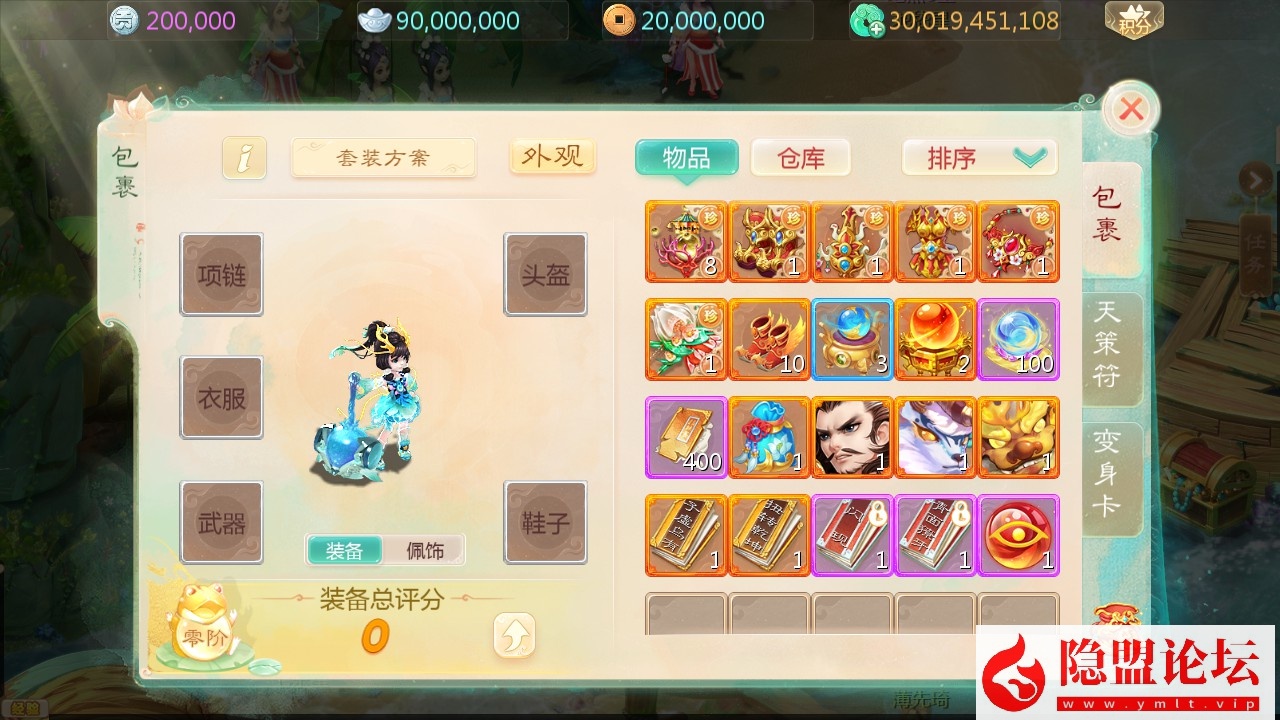The width and height of the screenshot is (1280, 720).
Task: Open the 变身卡 sidebar tab
Action: point(1110,470)
